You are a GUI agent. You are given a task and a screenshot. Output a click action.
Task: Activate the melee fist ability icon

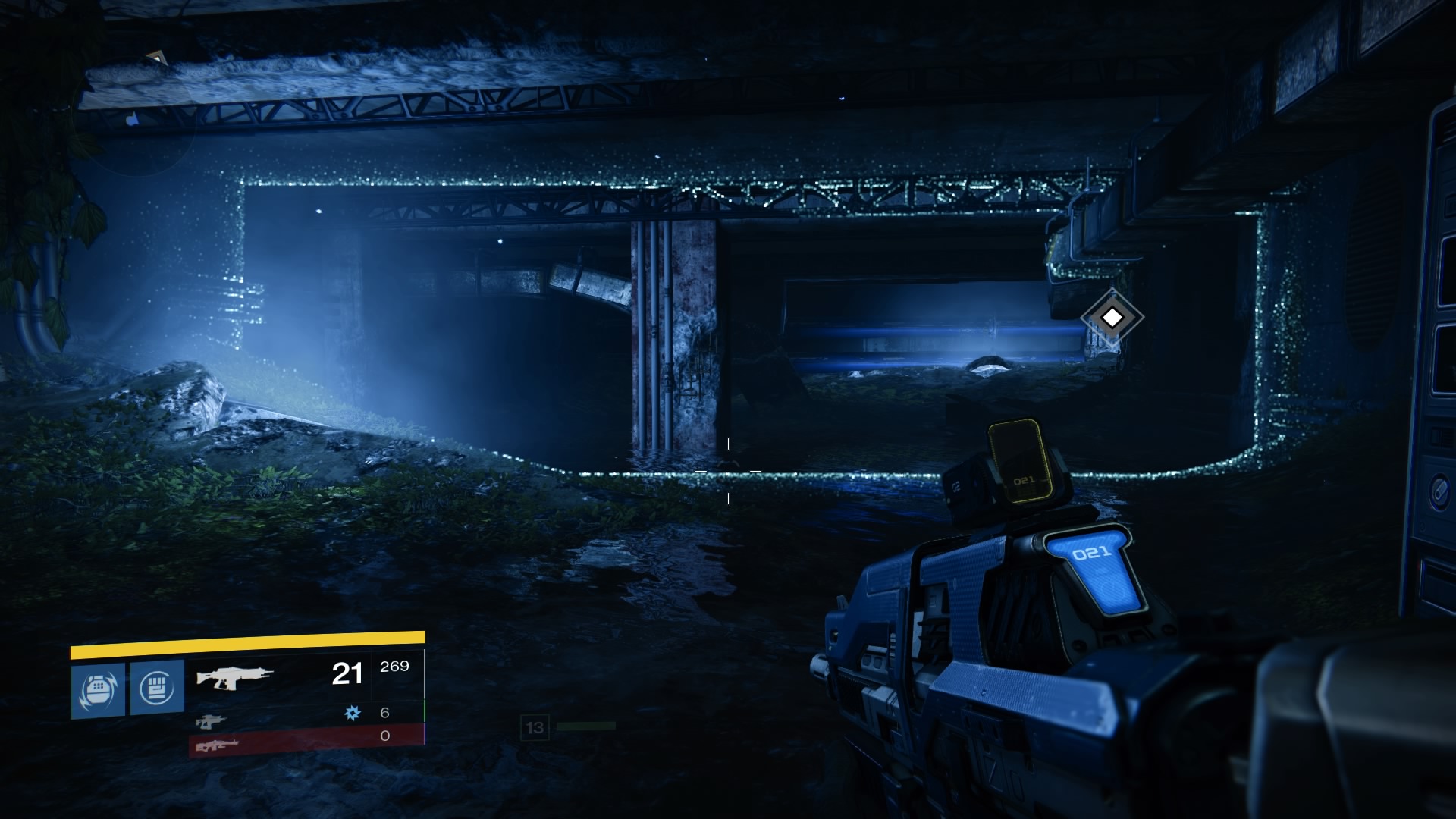pyautogui.click(x=157, y=688)
